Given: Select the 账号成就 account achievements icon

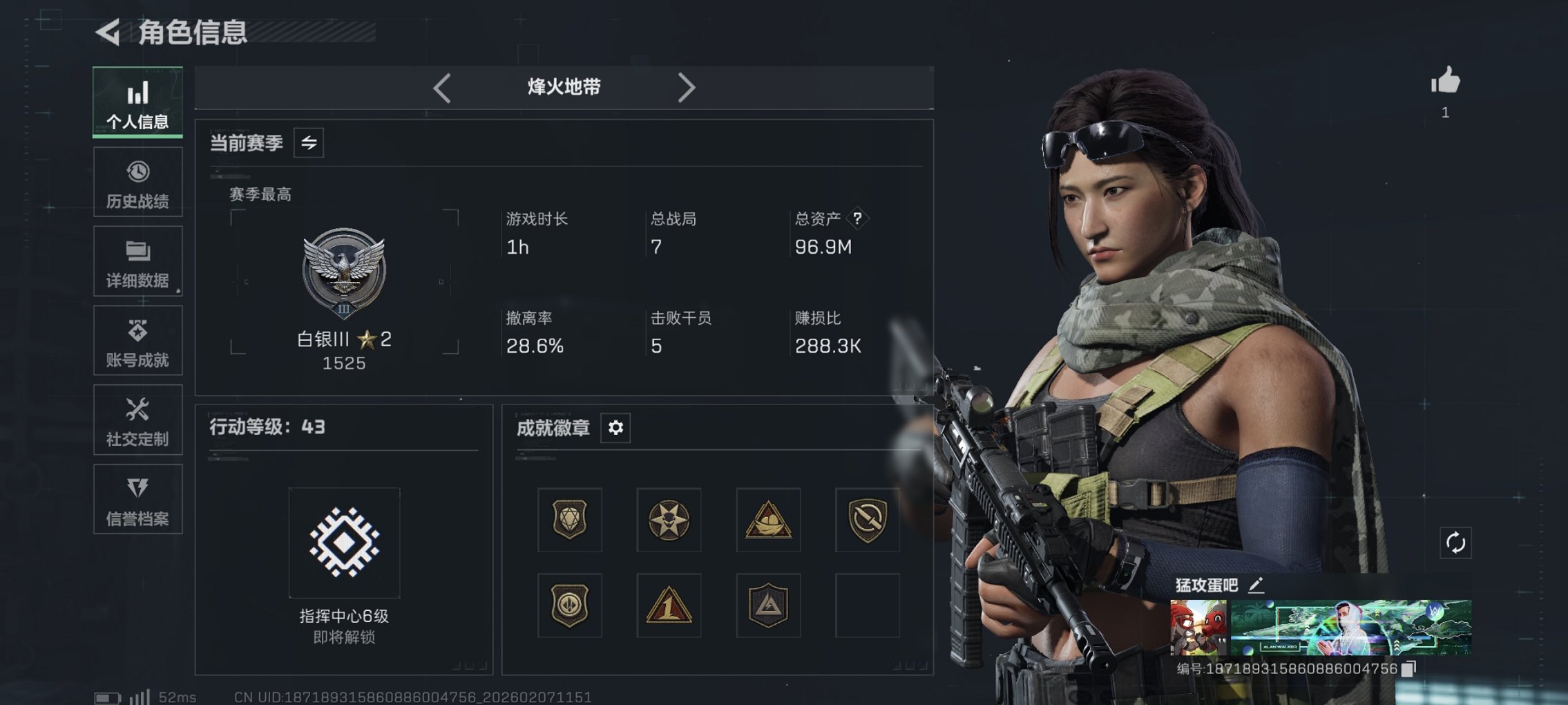Looking at the screenshot, I should click(x=137, y=340).
